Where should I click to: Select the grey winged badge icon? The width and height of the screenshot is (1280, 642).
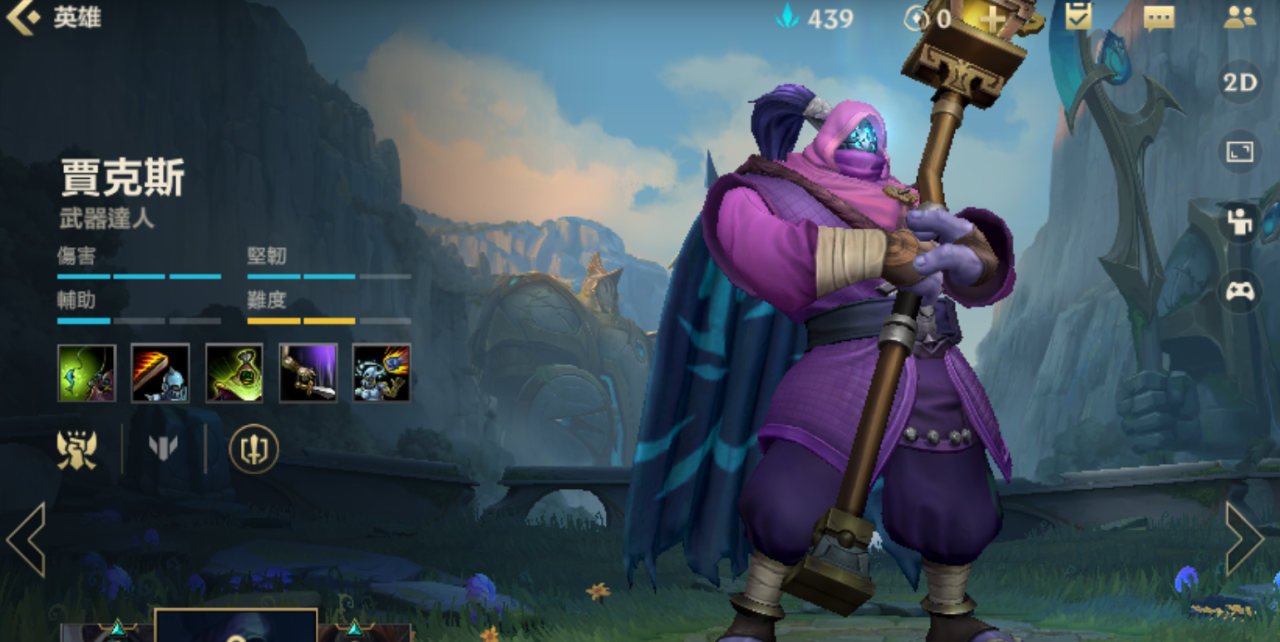pyautogui.click(x=163, y=449)
